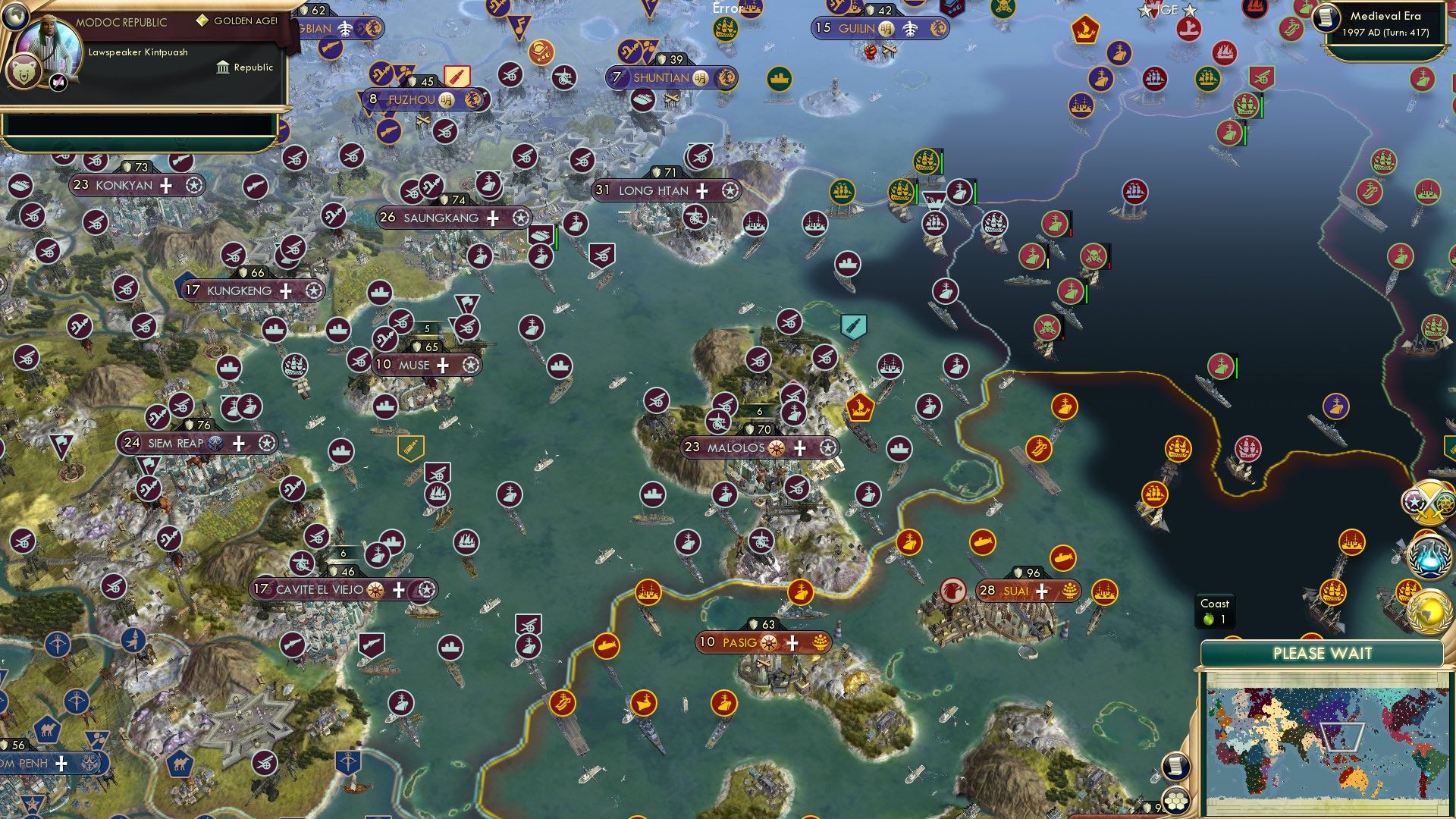This screenshot has height=819, width=1456.
Task: Click the PLEASE WAIT end-turn button
Action: (x=1323, y=651)
